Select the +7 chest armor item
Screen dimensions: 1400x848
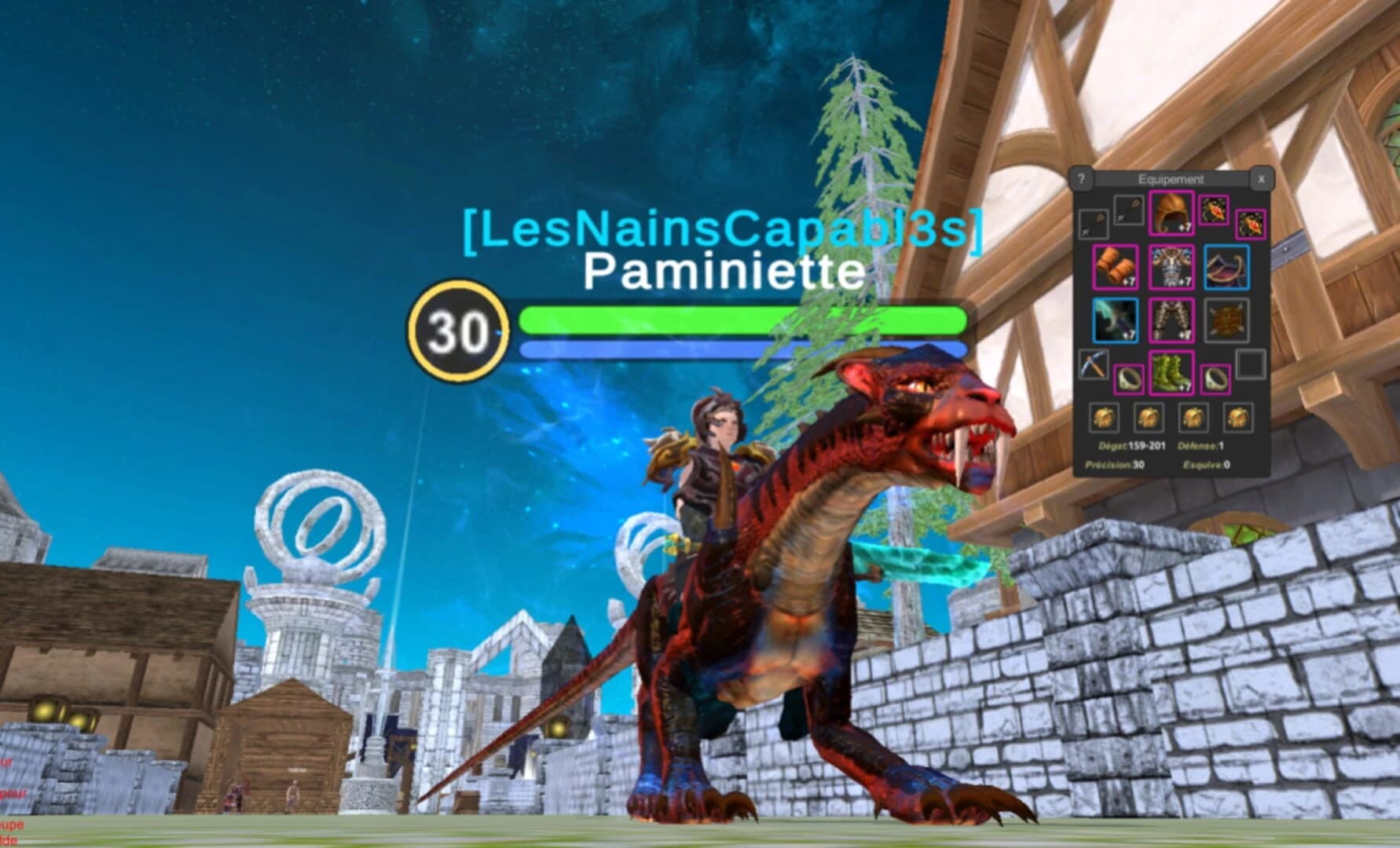pos(1171,266)
